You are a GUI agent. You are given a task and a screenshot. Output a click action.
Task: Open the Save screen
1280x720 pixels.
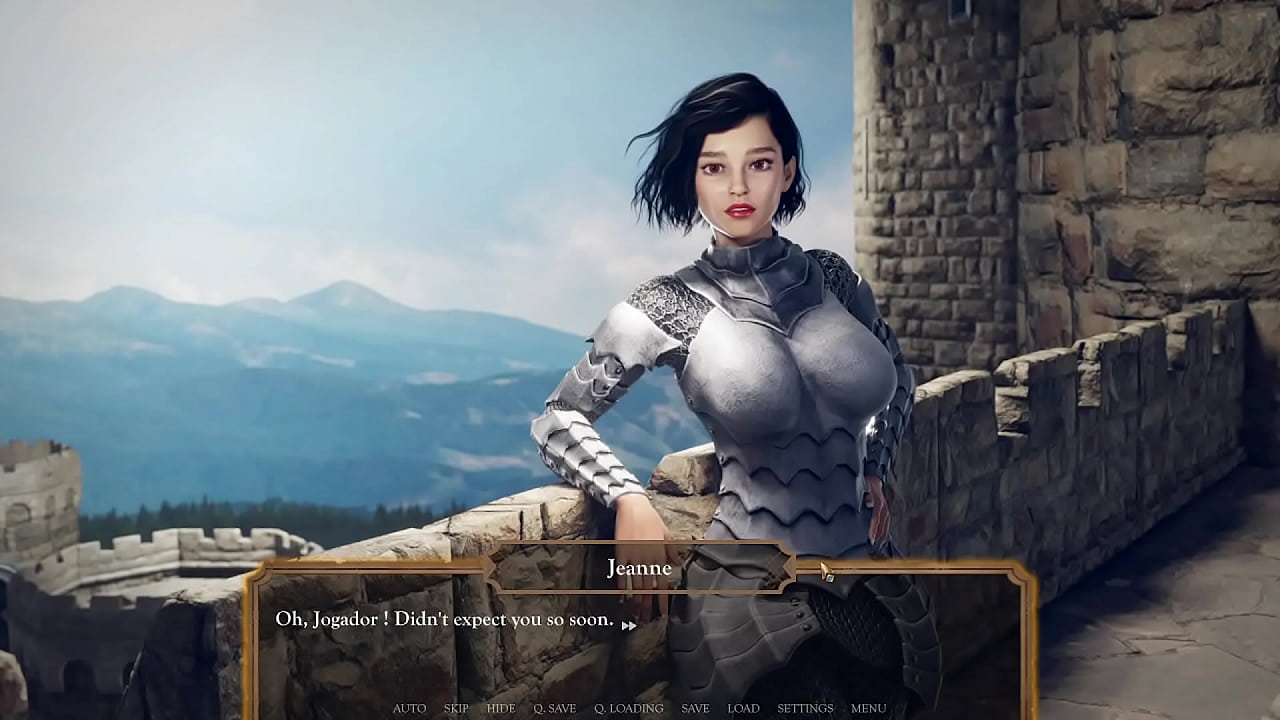pyautogui.click(x=695, y=708)
